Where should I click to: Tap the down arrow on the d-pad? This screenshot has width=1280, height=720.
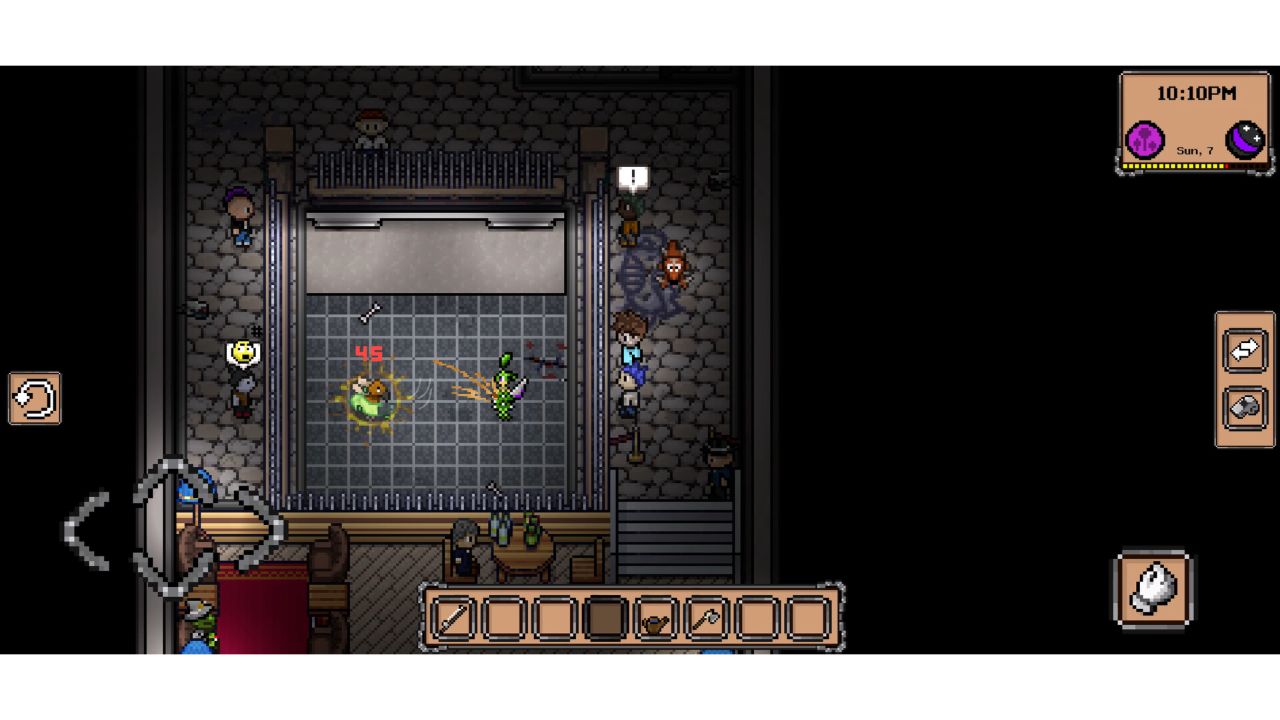coord(172,575)
